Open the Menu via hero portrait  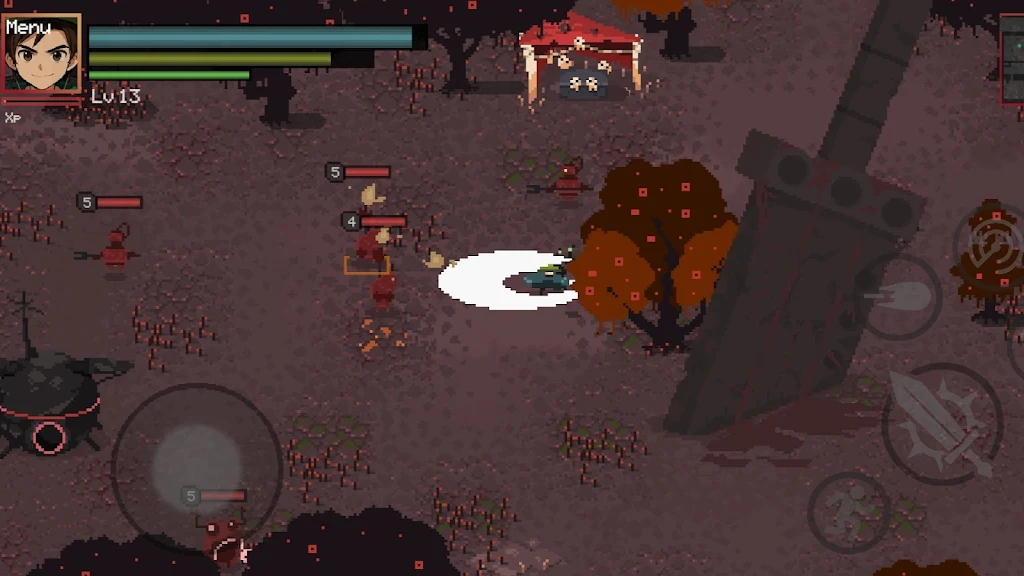pos(42,54)
